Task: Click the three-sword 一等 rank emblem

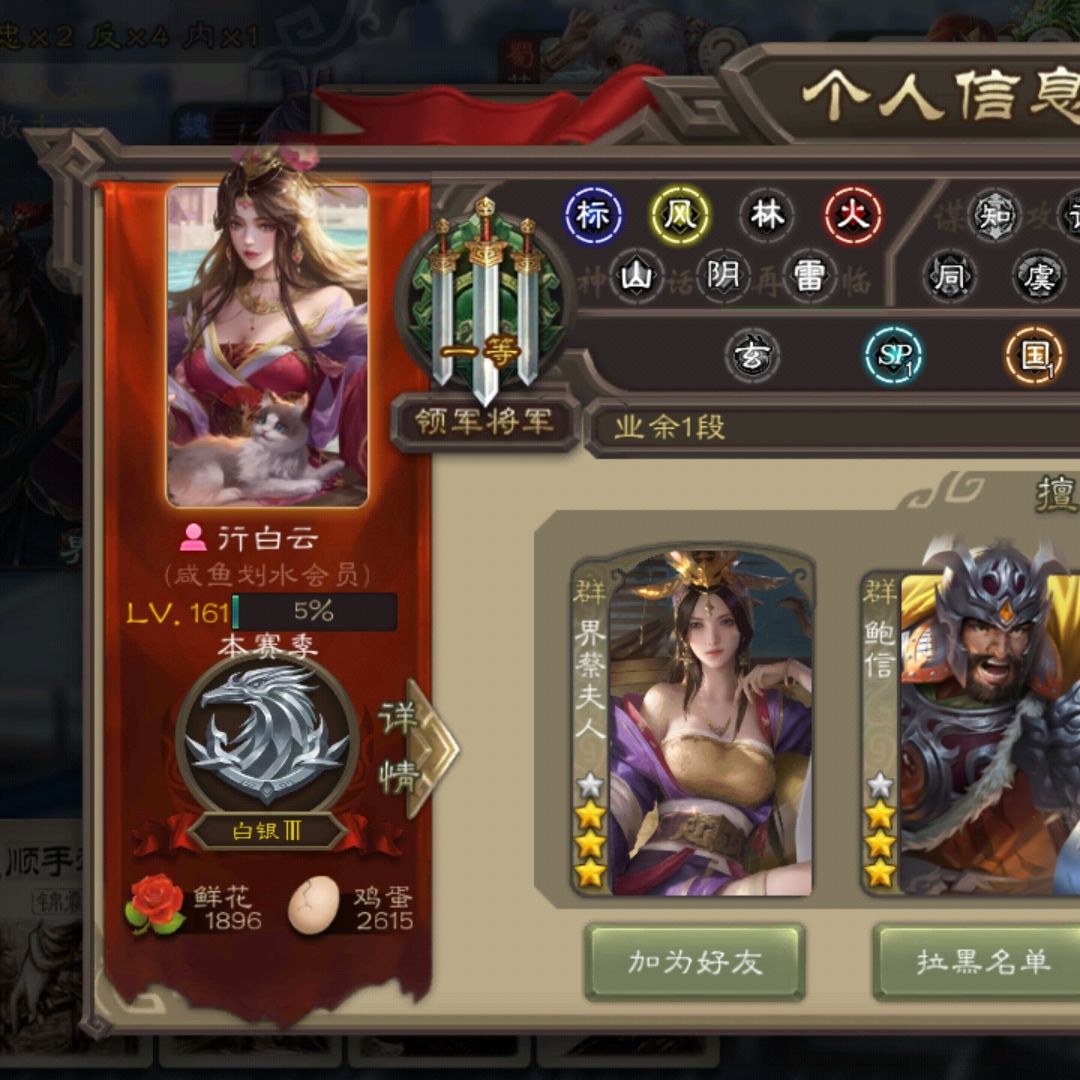Action: pos(485,298)
